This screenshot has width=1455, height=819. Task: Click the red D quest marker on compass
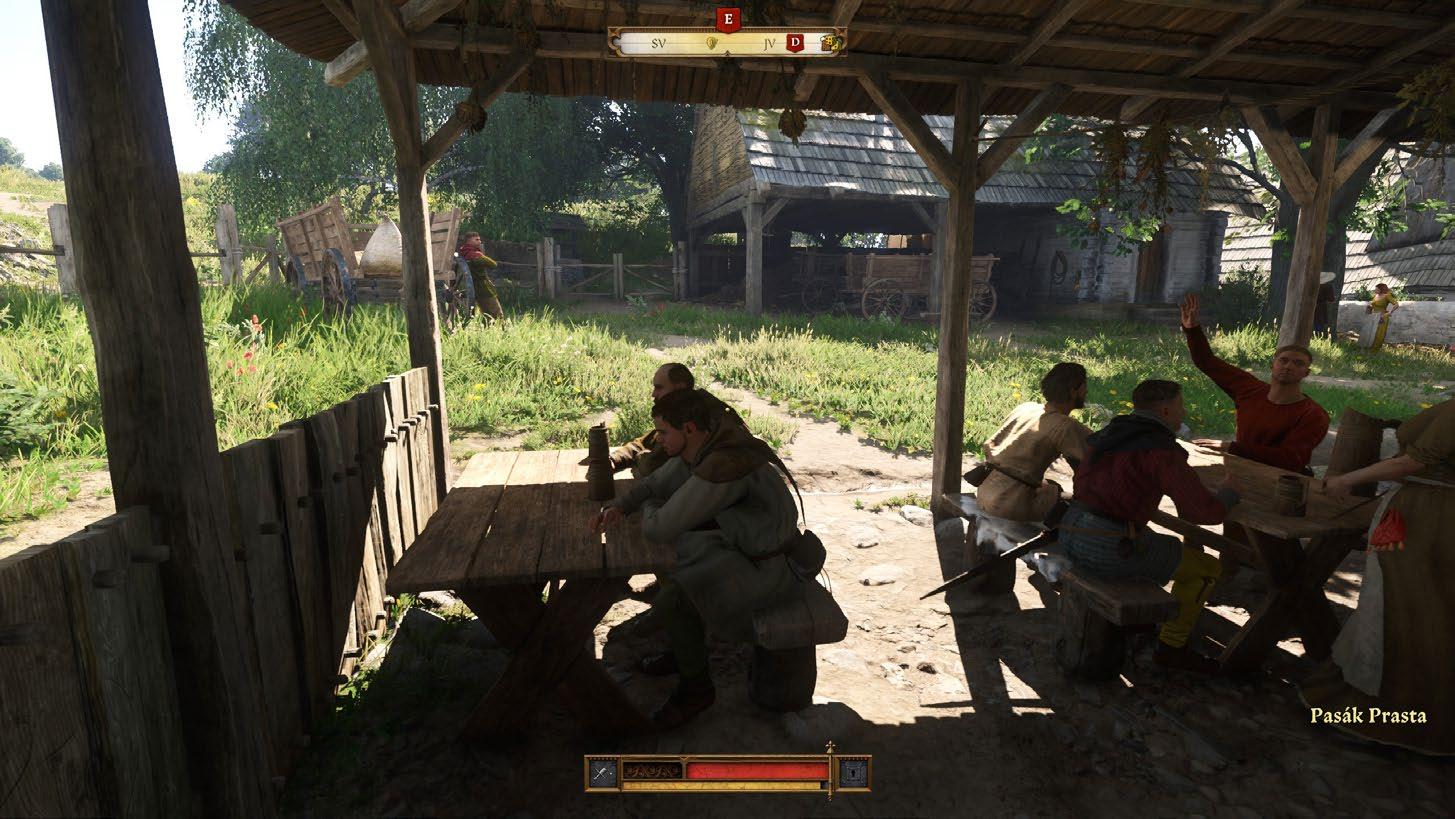tap(796, 42)
